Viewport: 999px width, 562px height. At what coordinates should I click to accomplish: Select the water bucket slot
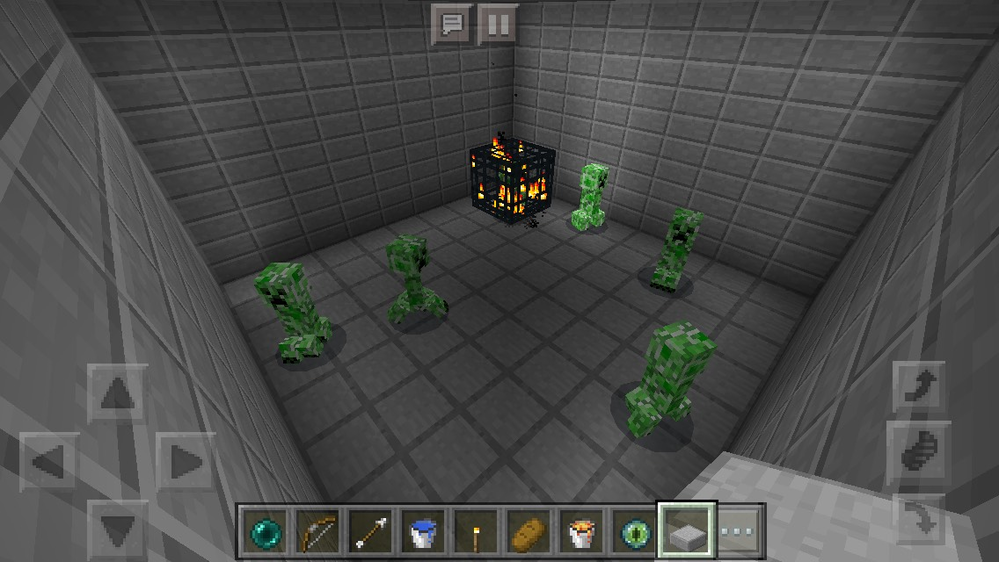(423, 531)
